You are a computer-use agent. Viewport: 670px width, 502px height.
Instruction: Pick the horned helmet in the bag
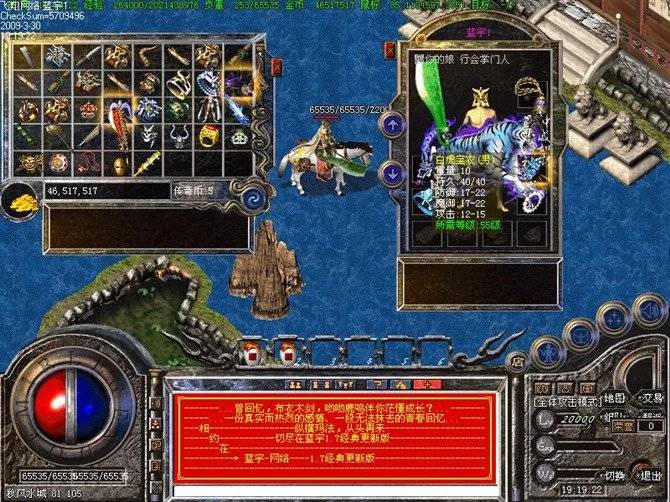click(179, 134)
